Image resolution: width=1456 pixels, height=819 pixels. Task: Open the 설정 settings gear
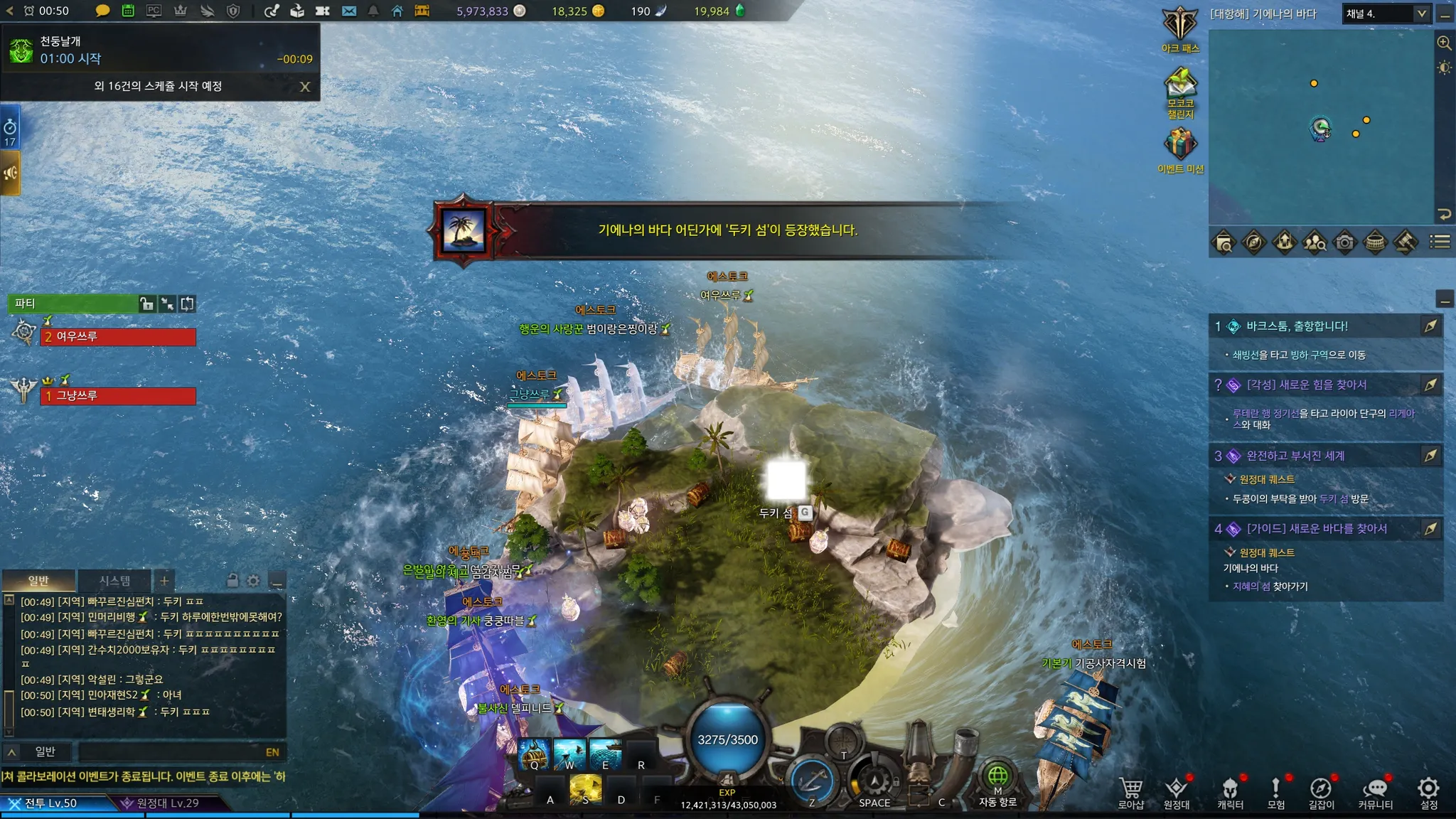tap(1429, 791)
